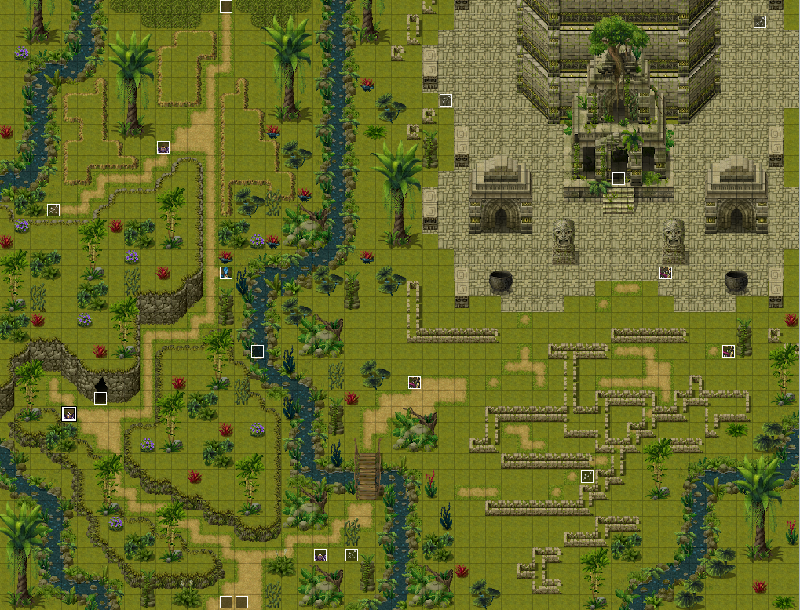The width and height of the screenshot is (800, 610).
Task: Choose the event marker inside the stone maze ruins
Action: pyautogui.click(x=587, y=476)
